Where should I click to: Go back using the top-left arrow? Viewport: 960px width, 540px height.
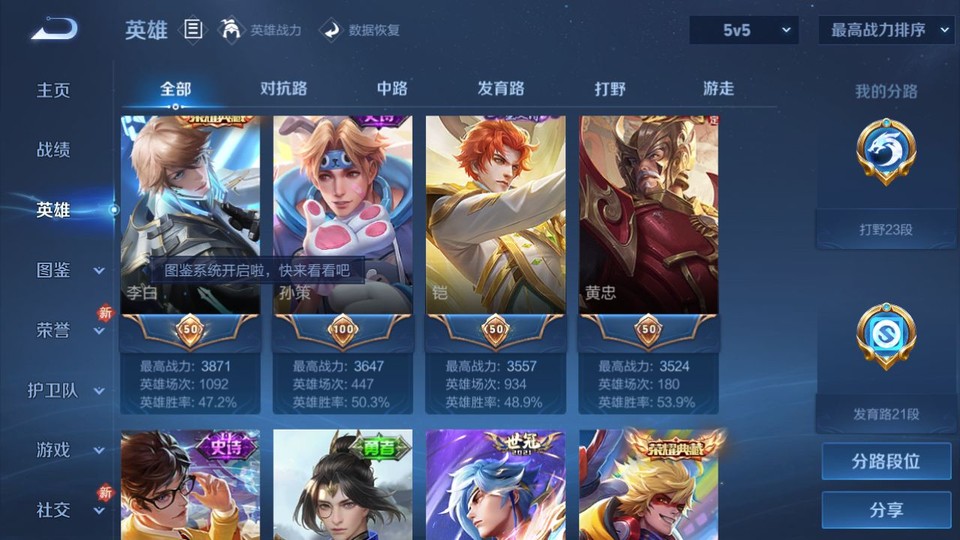53,30
